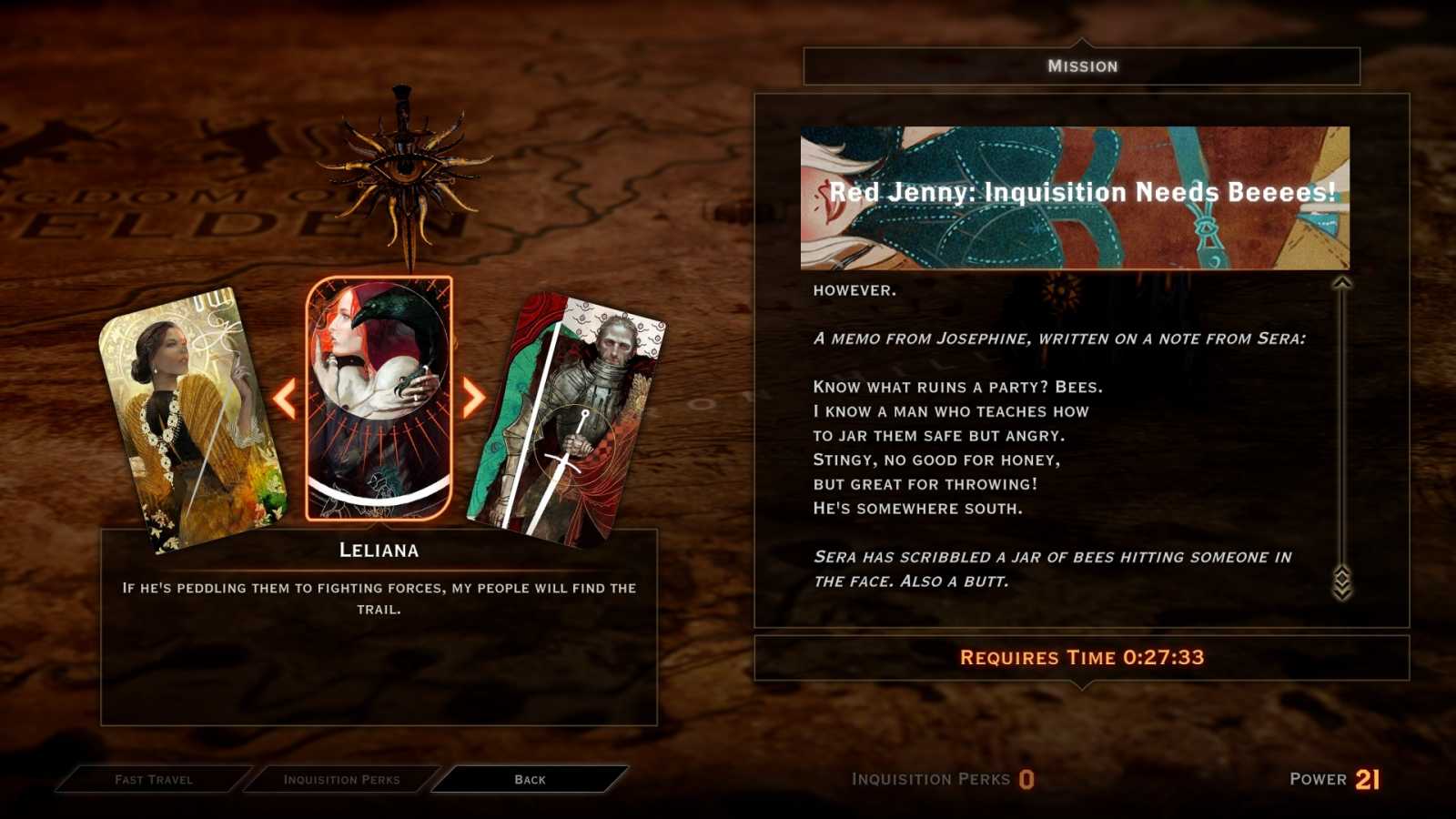
Task: Select the Mission tab at the top
Action: [1082, 65]
